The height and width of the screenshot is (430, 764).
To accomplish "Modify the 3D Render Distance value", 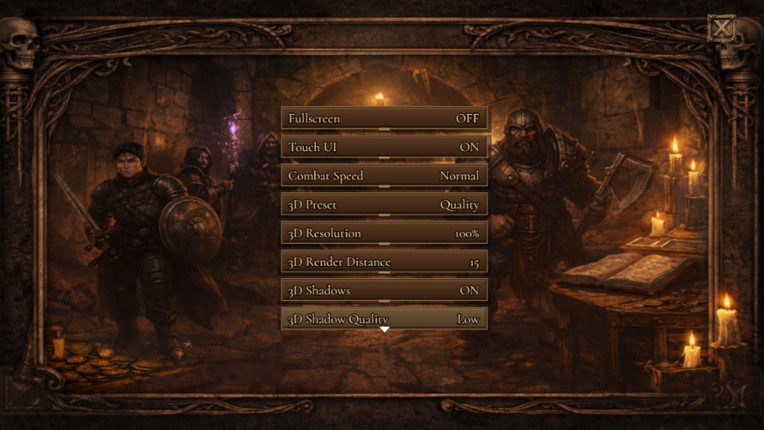I will (x=384, y=262).
